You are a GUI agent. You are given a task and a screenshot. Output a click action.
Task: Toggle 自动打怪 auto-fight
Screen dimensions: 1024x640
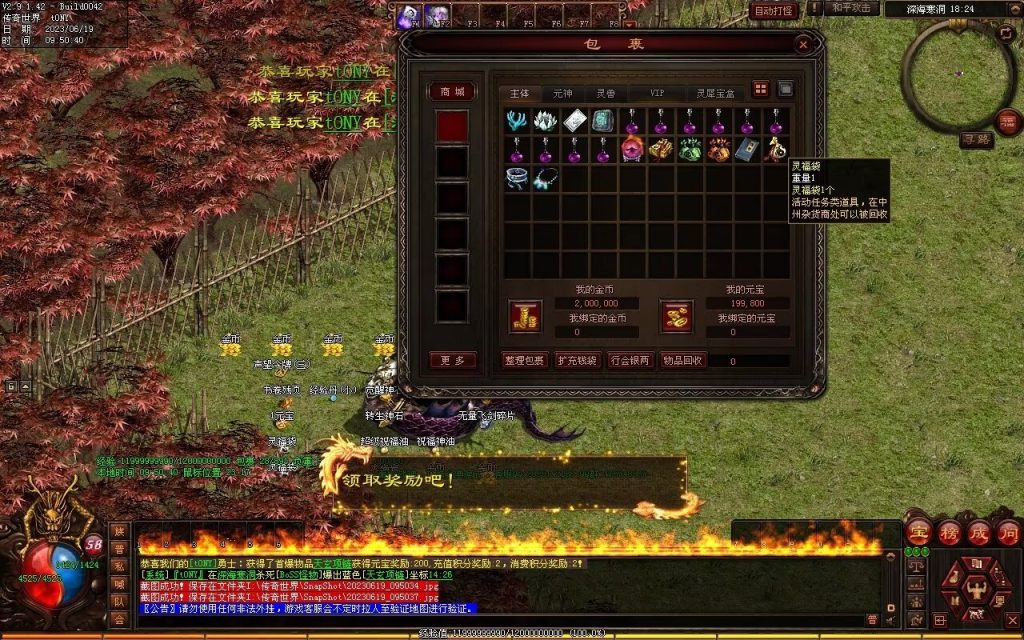(x=774, y=11)
